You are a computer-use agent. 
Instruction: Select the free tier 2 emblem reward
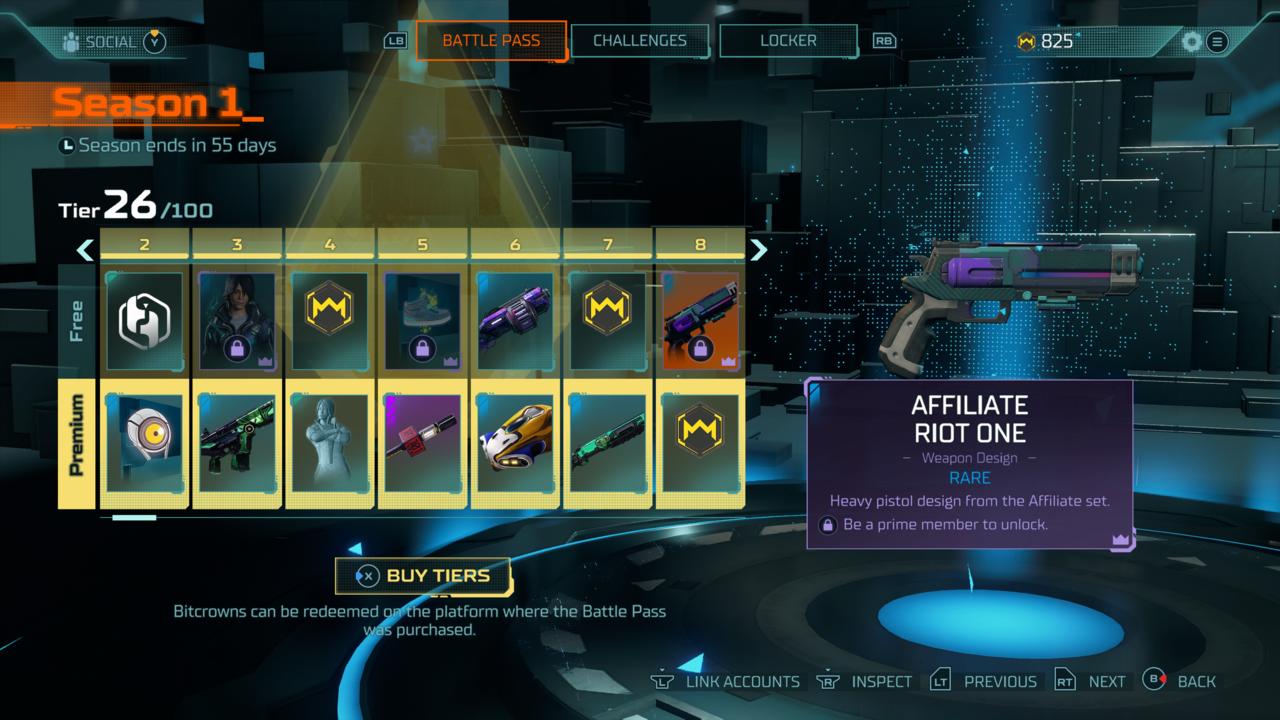(144, 320)
